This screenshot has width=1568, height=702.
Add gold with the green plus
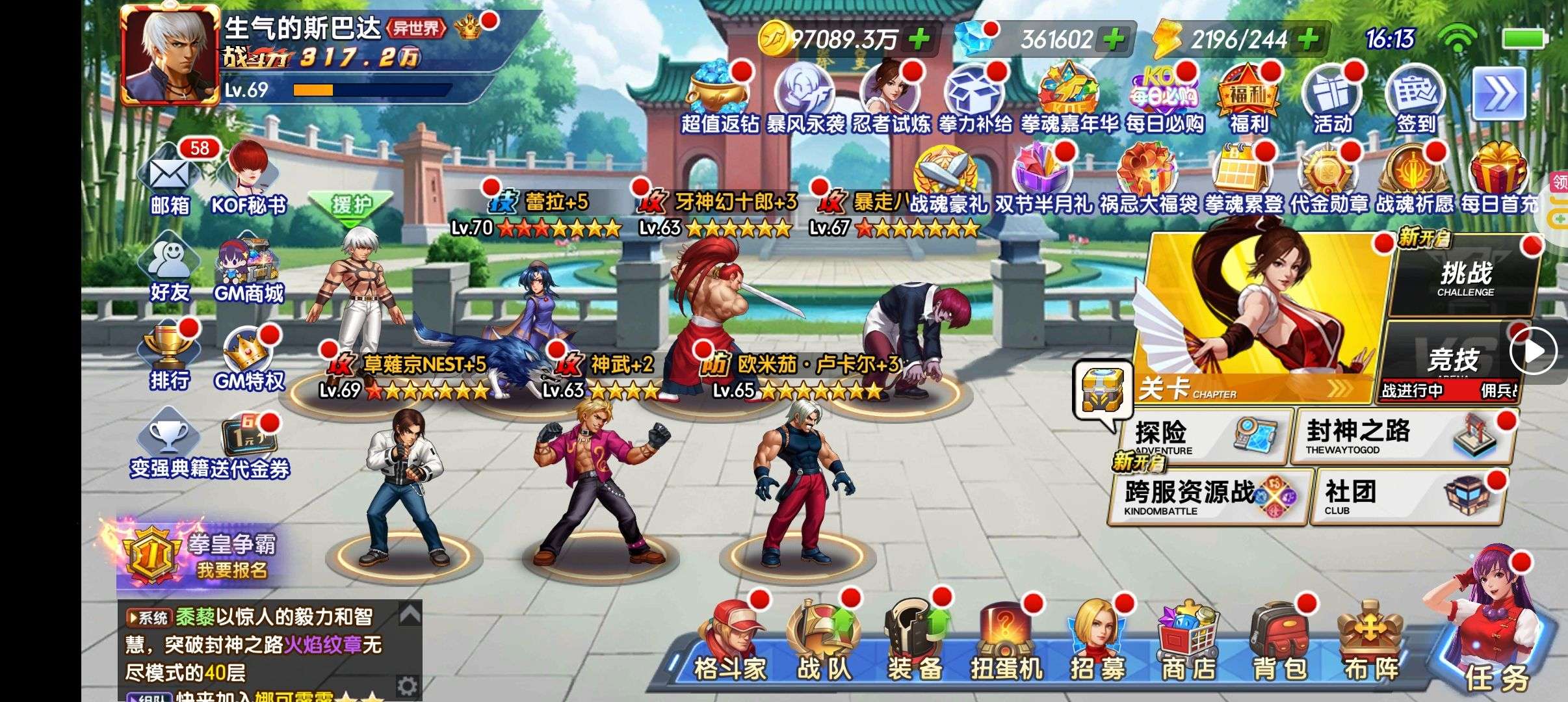click(x=919, y=40)
